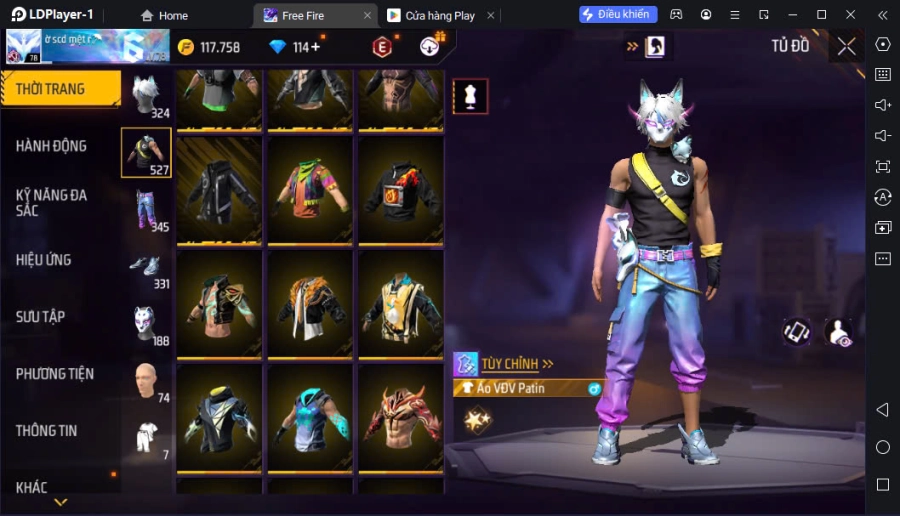Open the shoes subcategory with 331 items
900x516 pixels.
pyautogui.click(x=147, y=267)
